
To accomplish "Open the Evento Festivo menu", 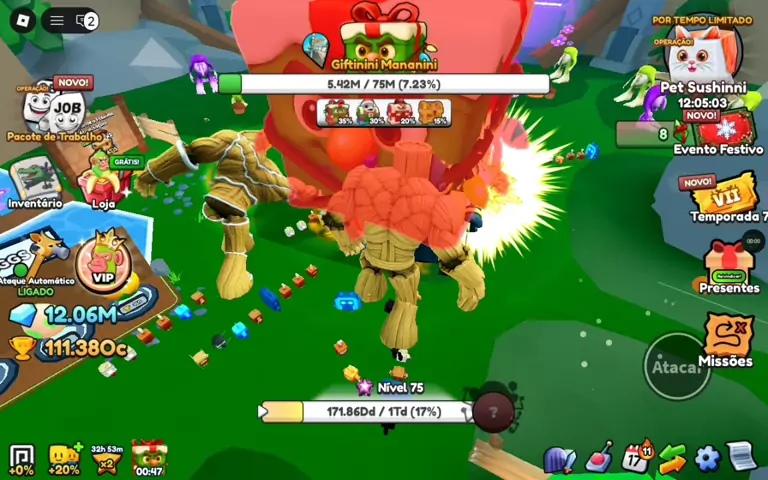I will click(x=717, y=131).
